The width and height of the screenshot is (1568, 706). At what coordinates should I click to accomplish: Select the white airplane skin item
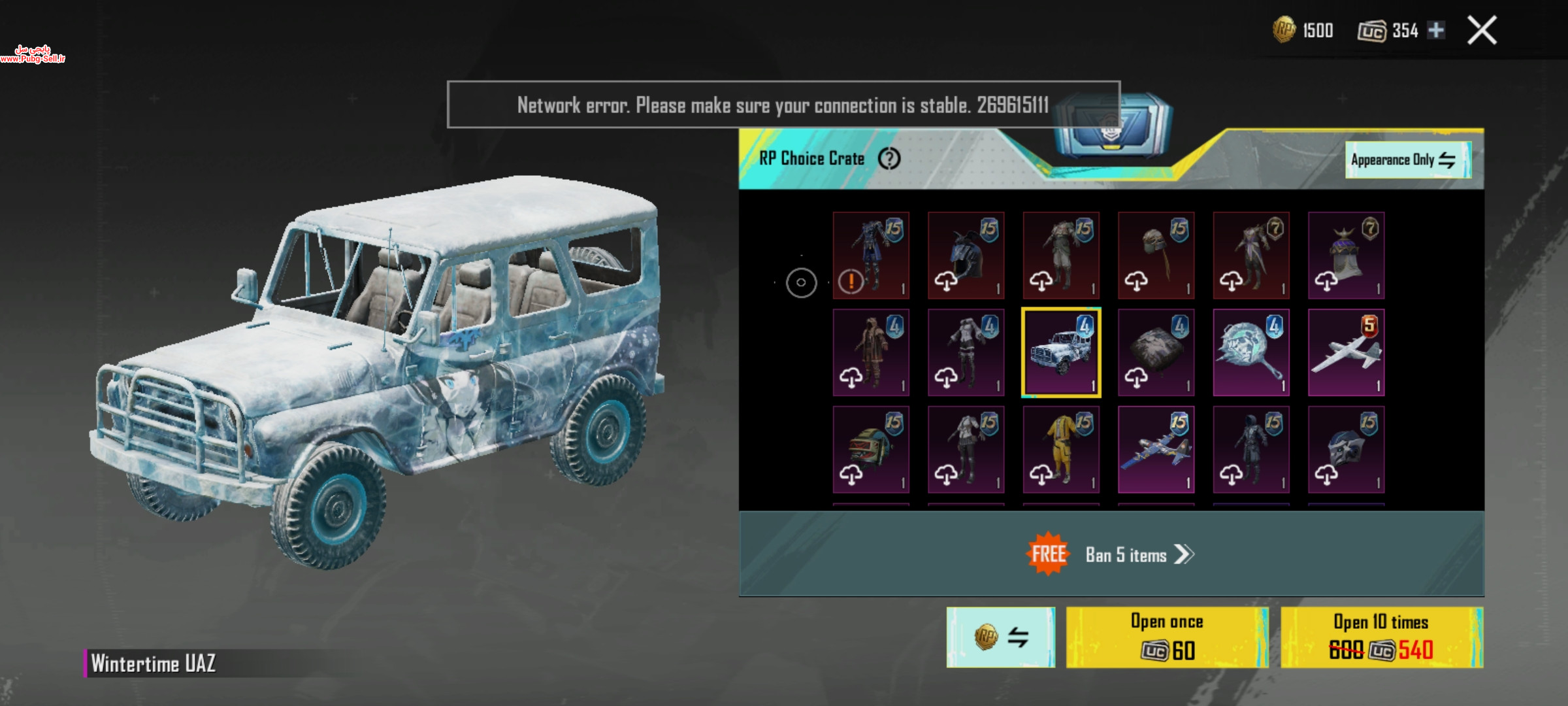pyautogui.click(x=1346, y=353)
